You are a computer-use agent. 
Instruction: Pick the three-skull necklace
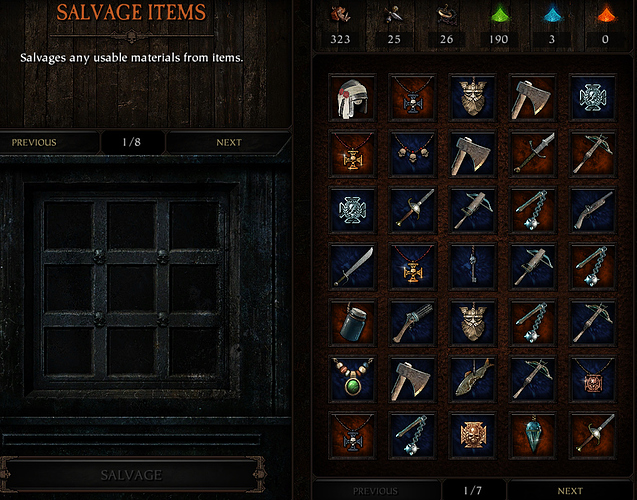411,154
